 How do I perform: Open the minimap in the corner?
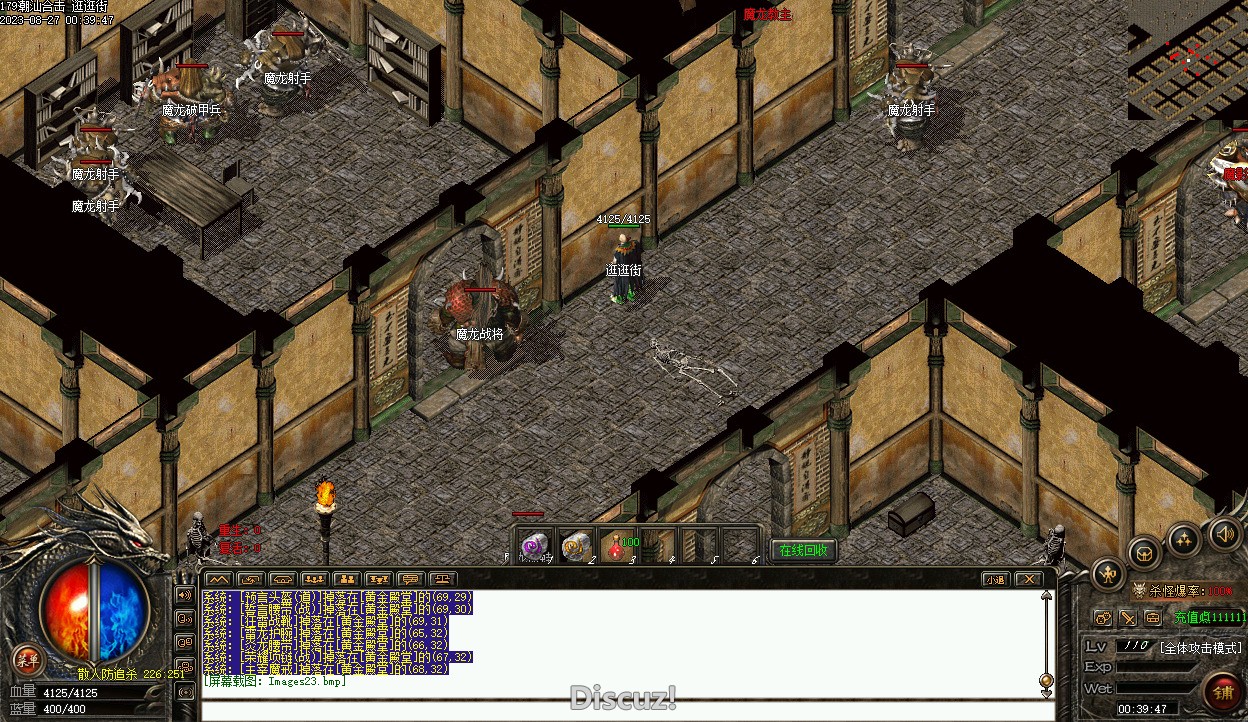(1187, 60)
